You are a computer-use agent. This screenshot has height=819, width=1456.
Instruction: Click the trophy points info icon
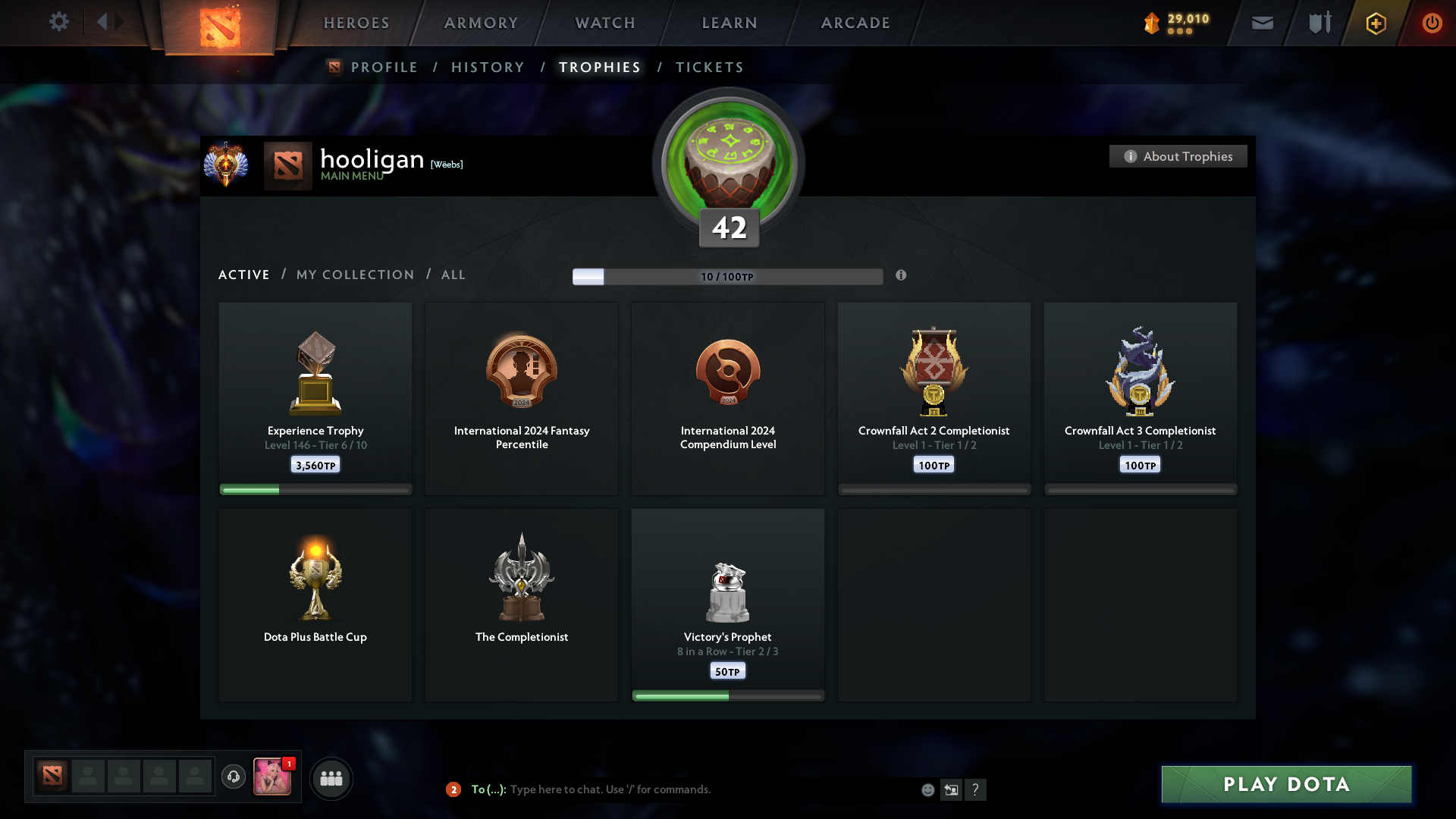click(902, 276)
